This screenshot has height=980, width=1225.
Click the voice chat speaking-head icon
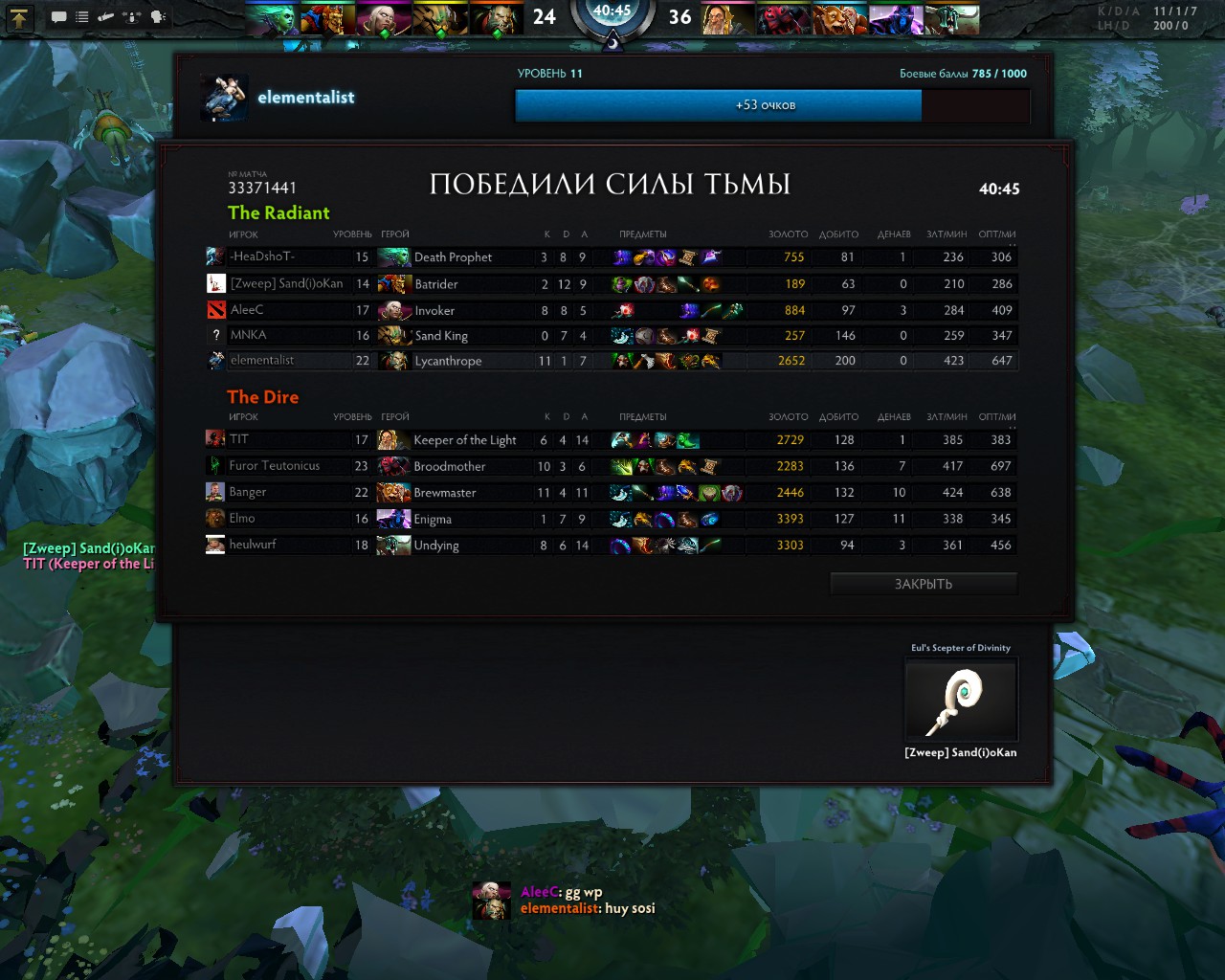click(158, 17)
